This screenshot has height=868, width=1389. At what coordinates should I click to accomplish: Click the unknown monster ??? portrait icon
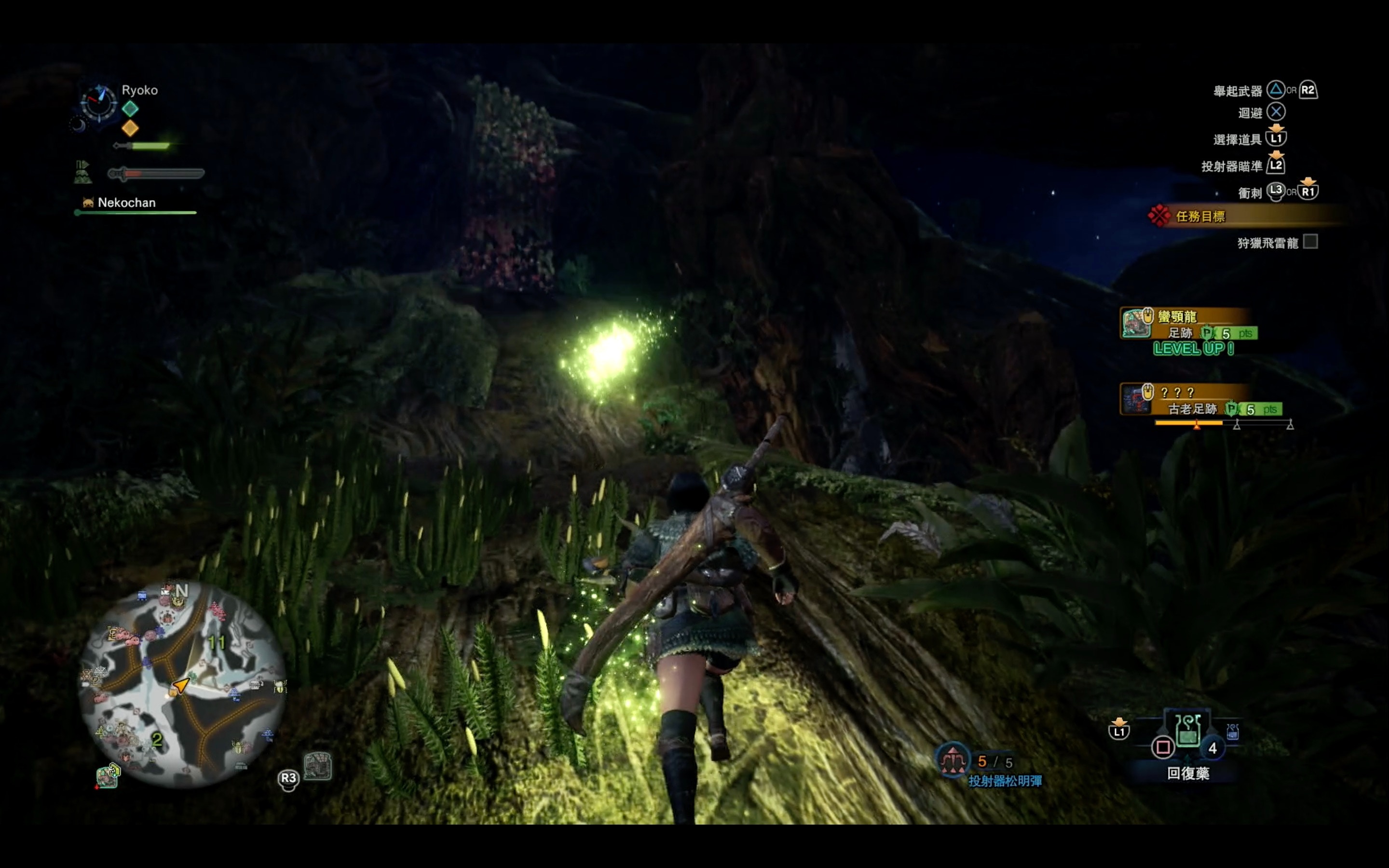click(1136, 399)
